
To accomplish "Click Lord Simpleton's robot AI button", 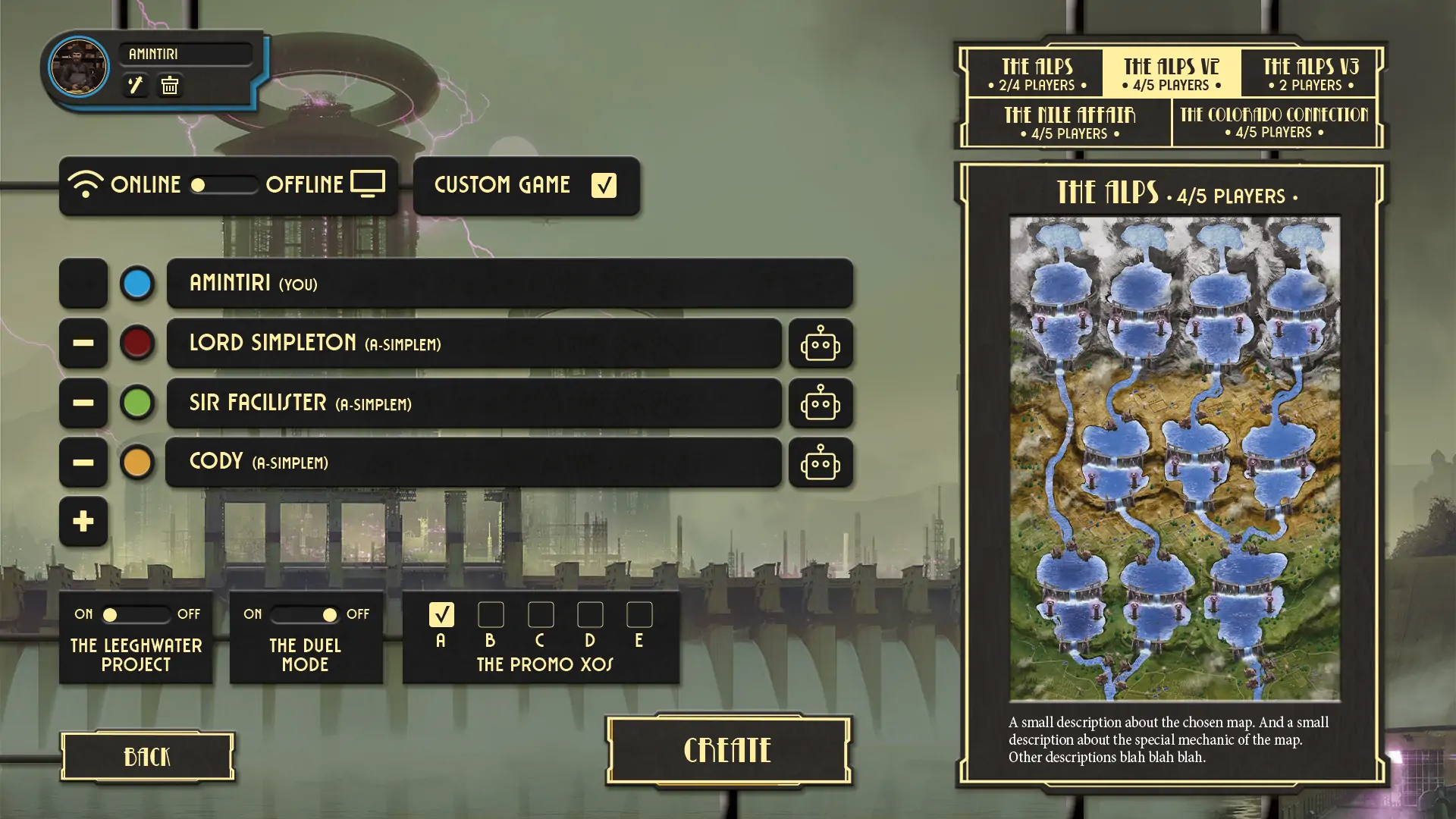I will point(821,344).
